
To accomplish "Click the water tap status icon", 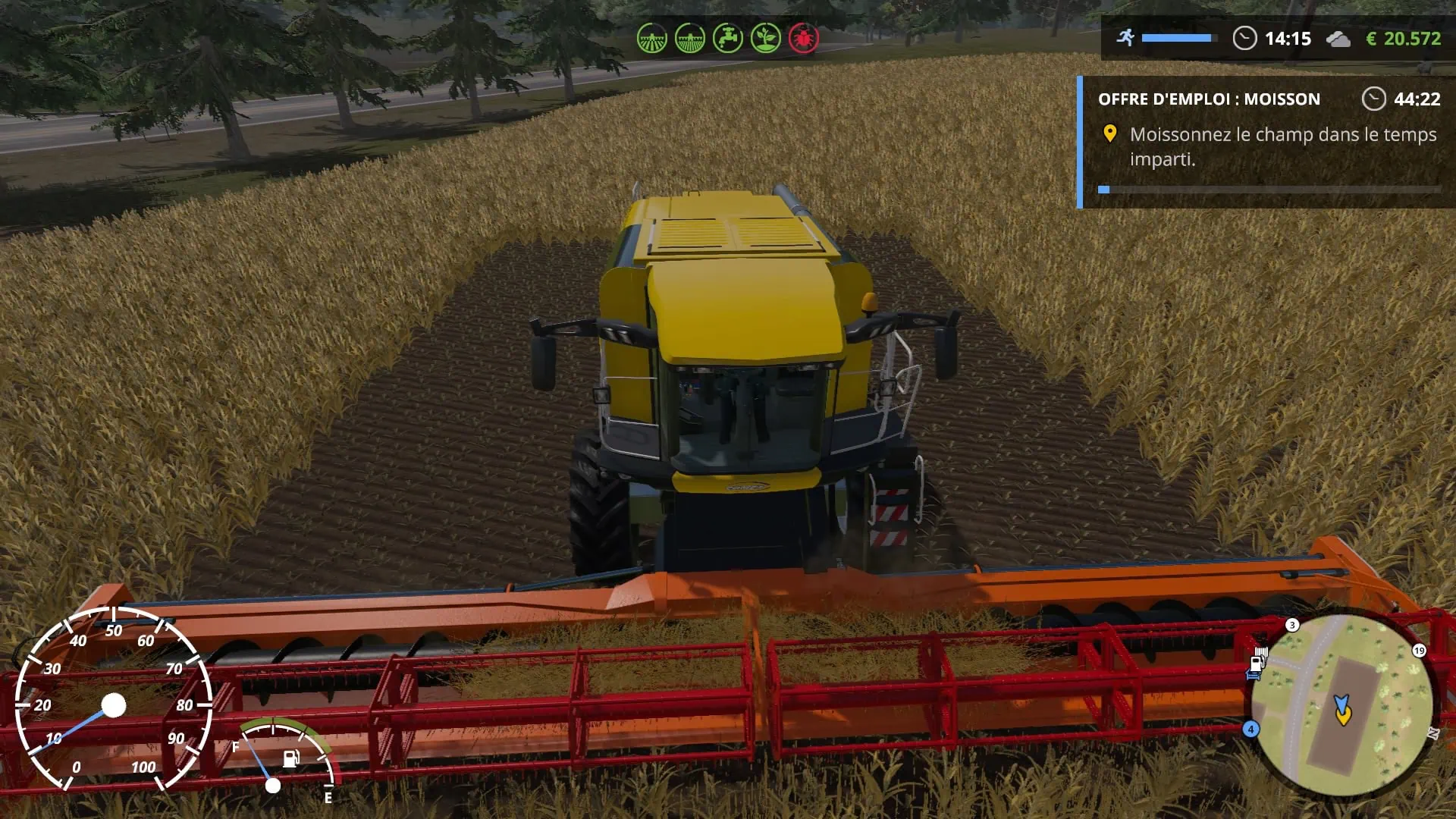I will (727, 38).
